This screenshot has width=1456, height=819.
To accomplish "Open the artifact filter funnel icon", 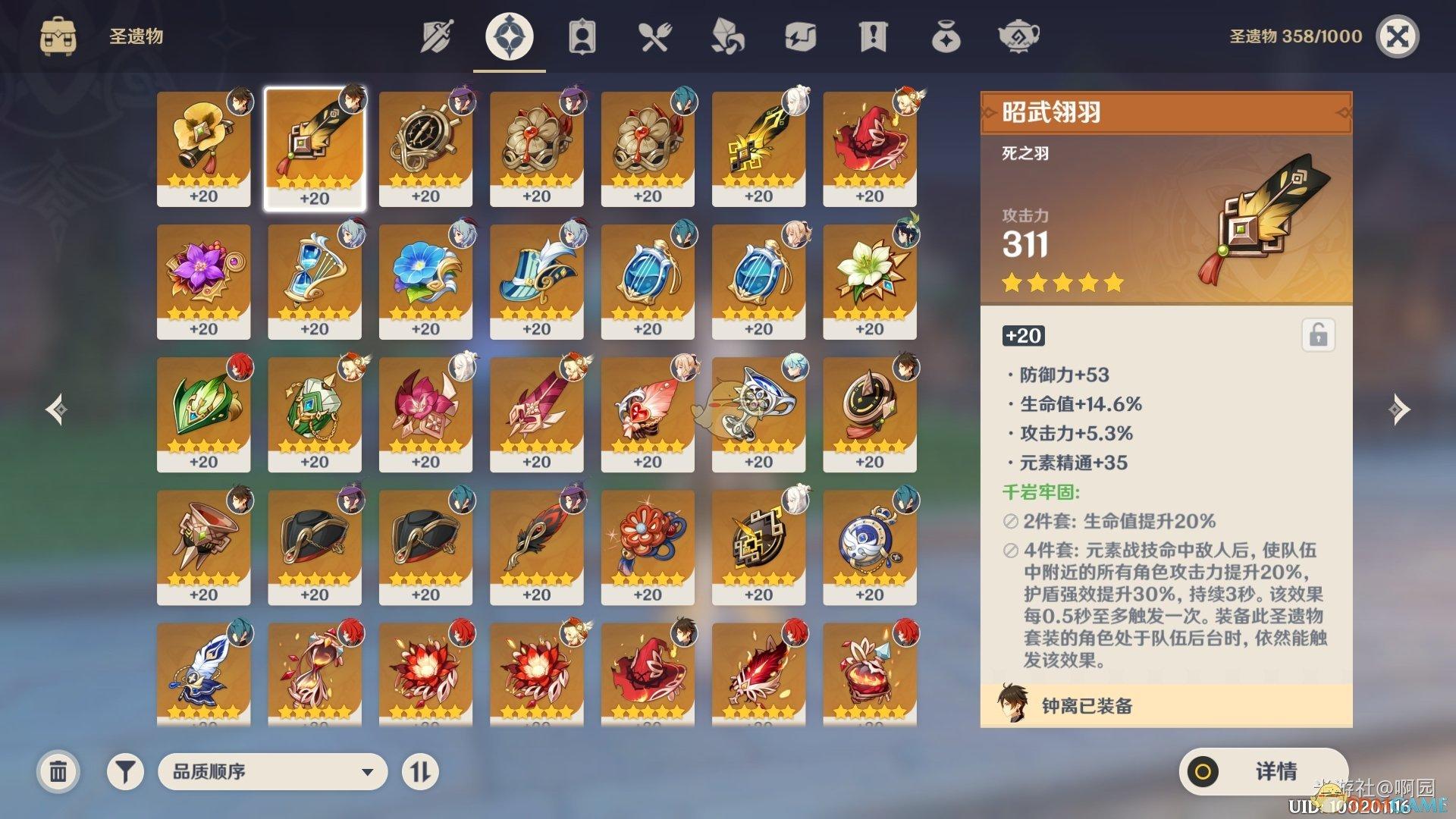I will (x=125, y=771).
